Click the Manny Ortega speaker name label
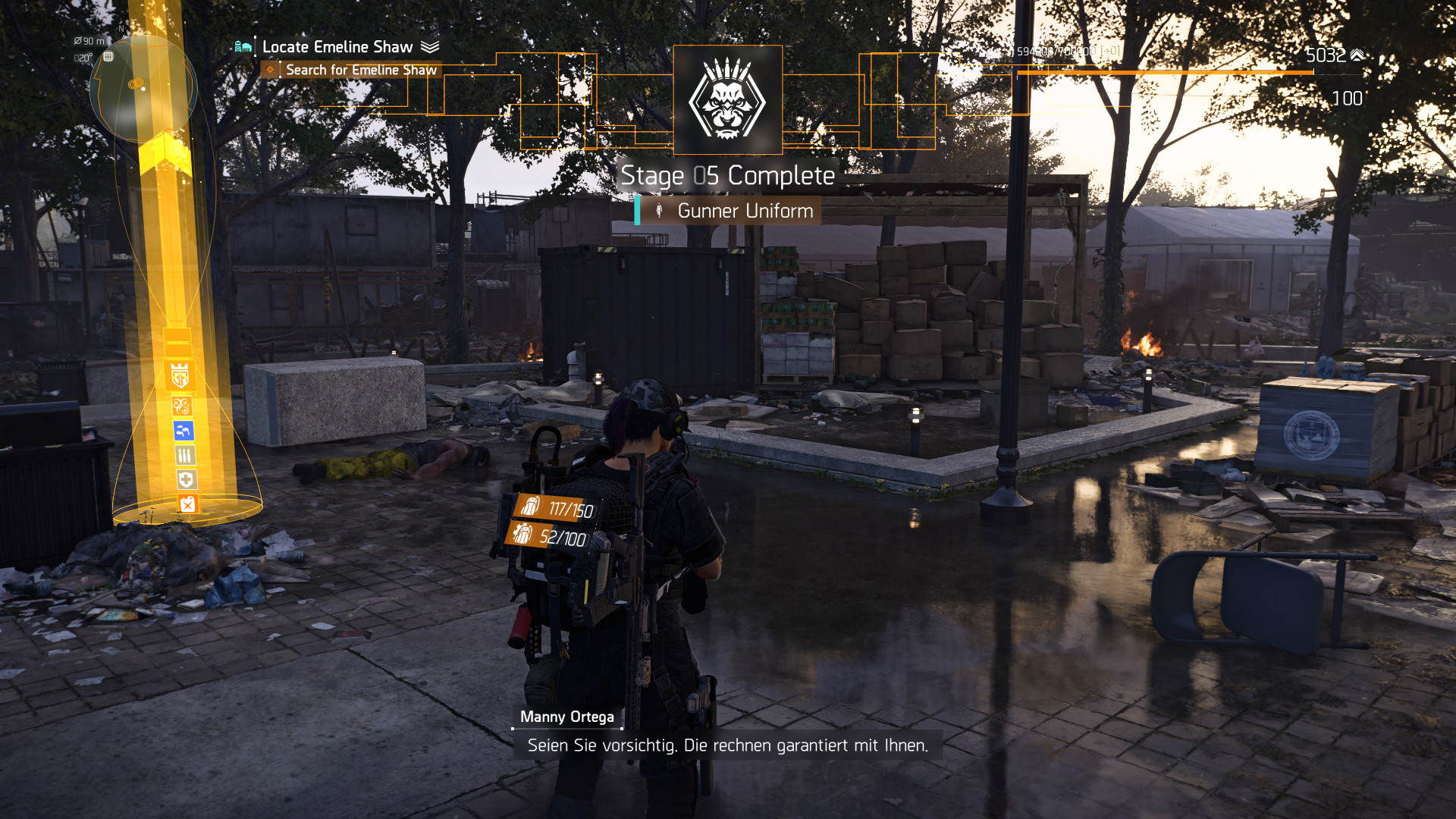This screenshot has height=819, width=1456. pos(566,717)
